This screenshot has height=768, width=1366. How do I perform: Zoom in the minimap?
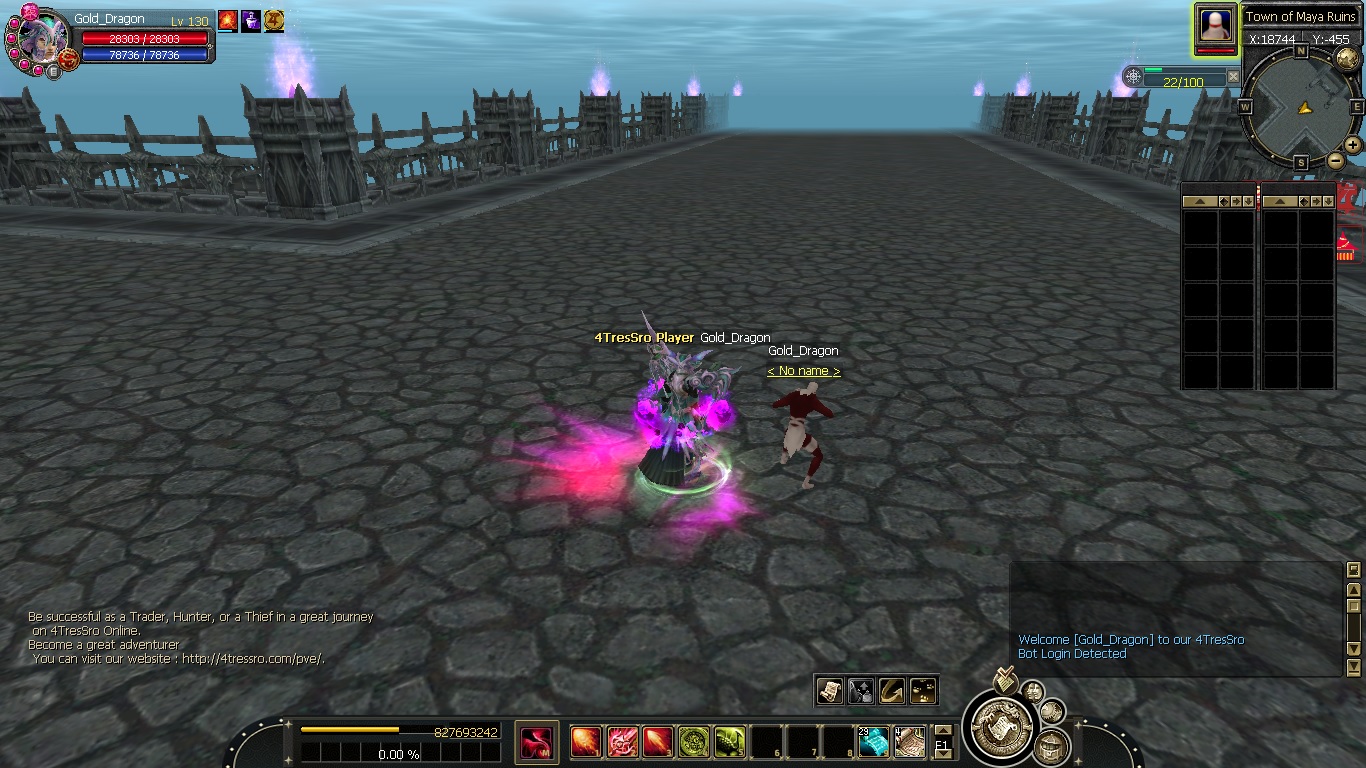coord(1352,145)
